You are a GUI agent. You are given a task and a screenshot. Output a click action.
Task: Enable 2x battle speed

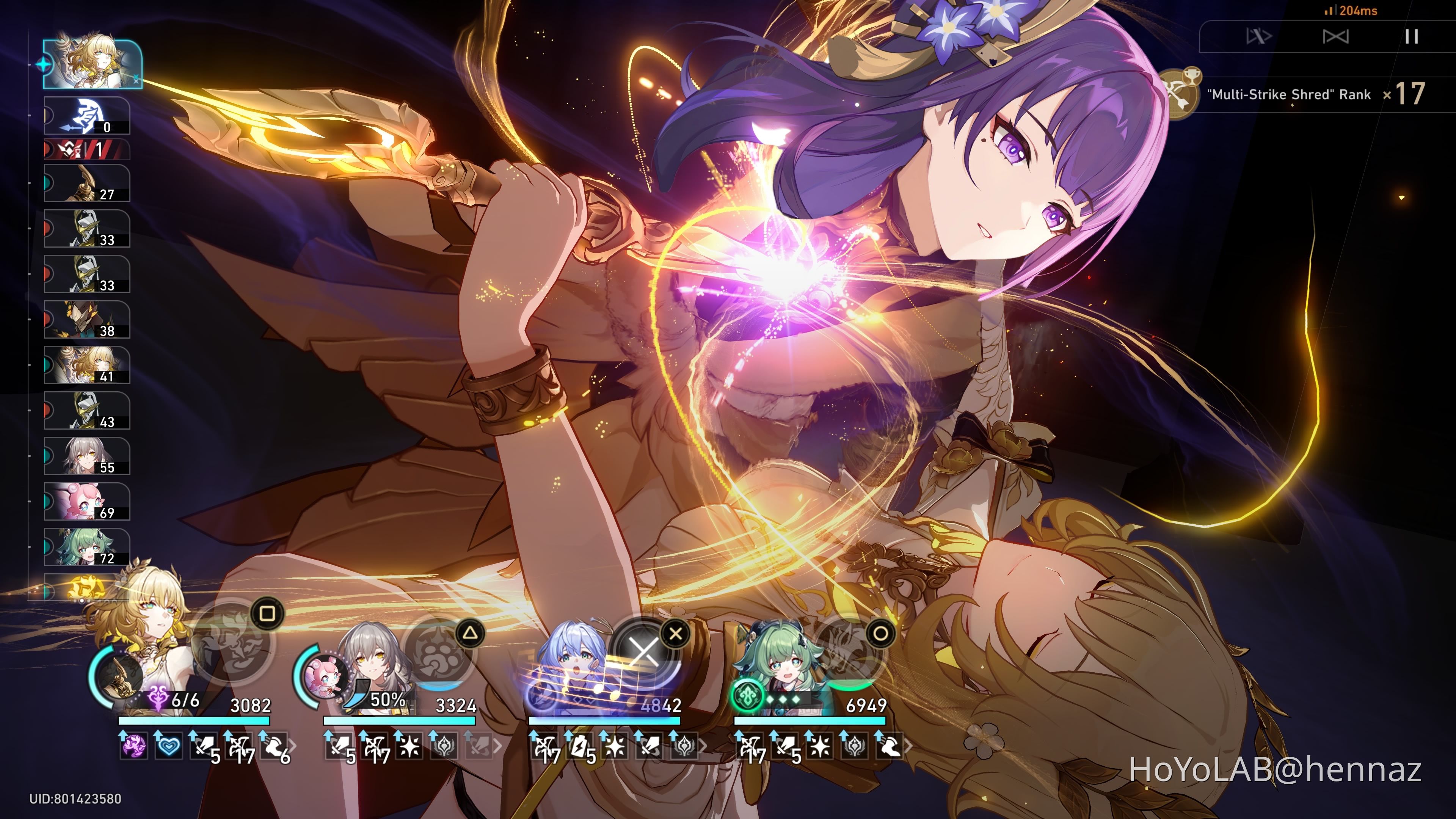click(1336, 36)
